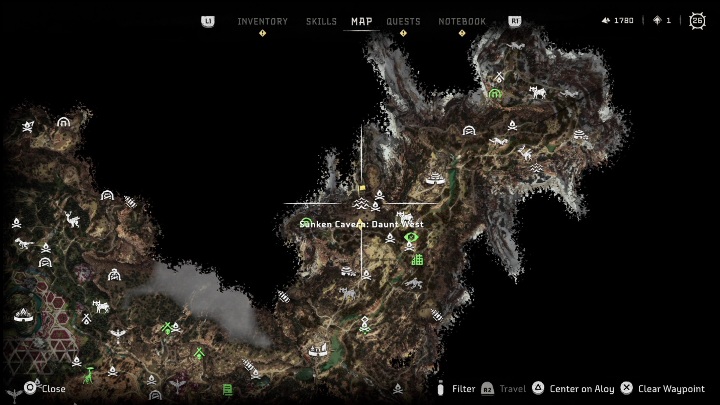Go to the Quests tab

(x=403, y=21)
